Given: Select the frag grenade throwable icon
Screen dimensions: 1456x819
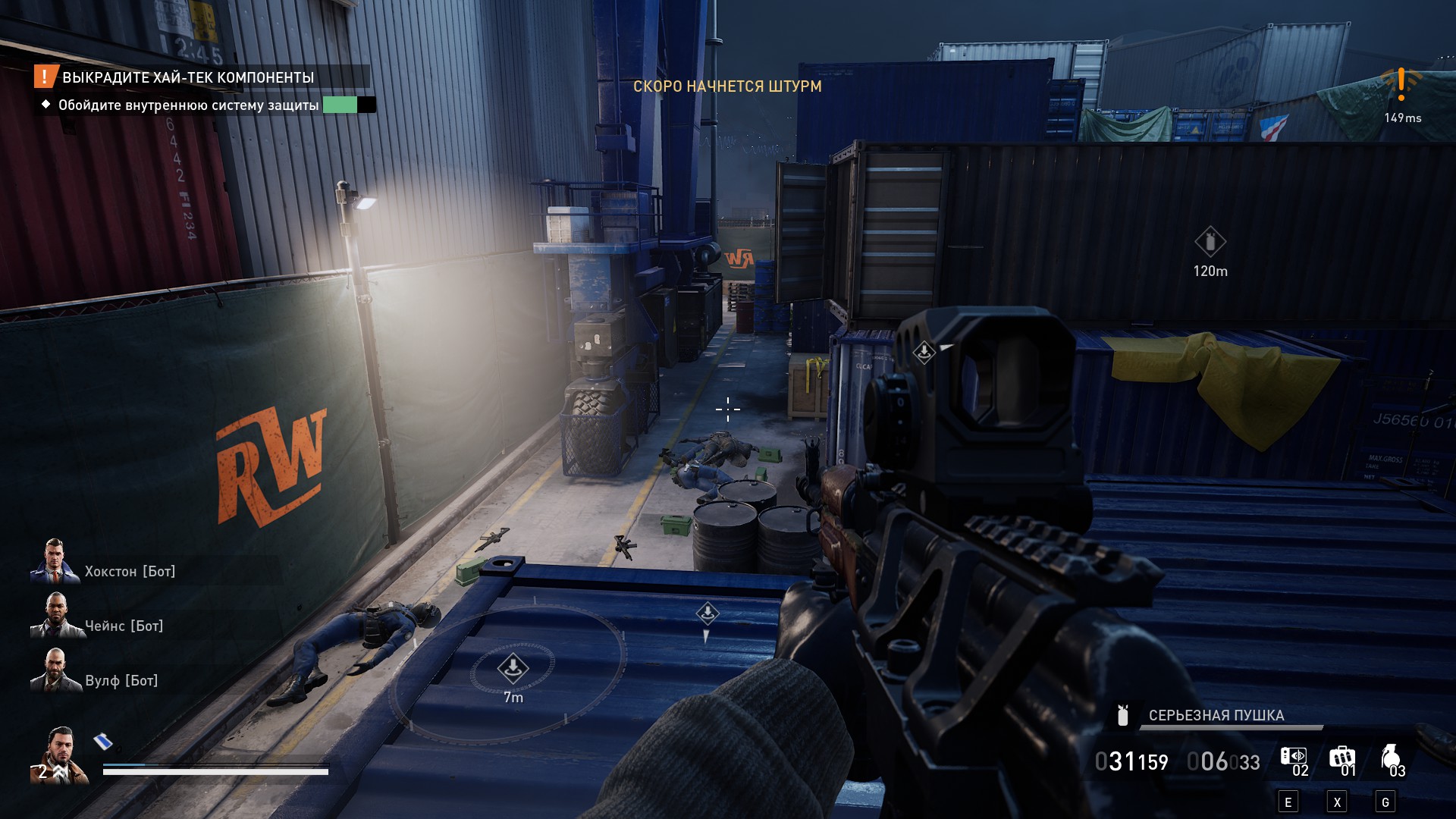Looking at the screenshot, I should click(1389, 757).
